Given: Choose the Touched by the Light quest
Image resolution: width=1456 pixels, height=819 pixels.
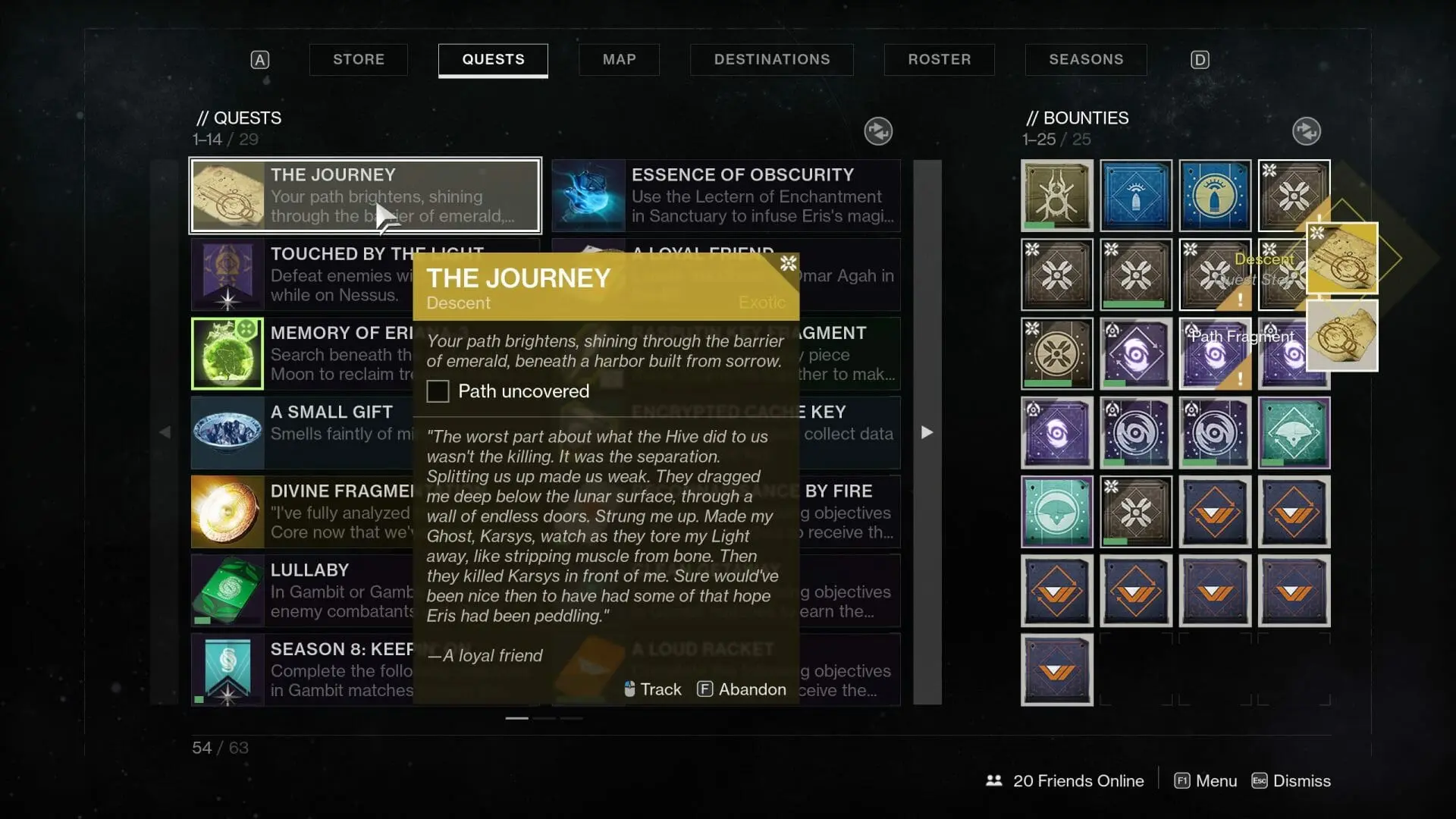Looking at the screenshot, I should 303,275.
